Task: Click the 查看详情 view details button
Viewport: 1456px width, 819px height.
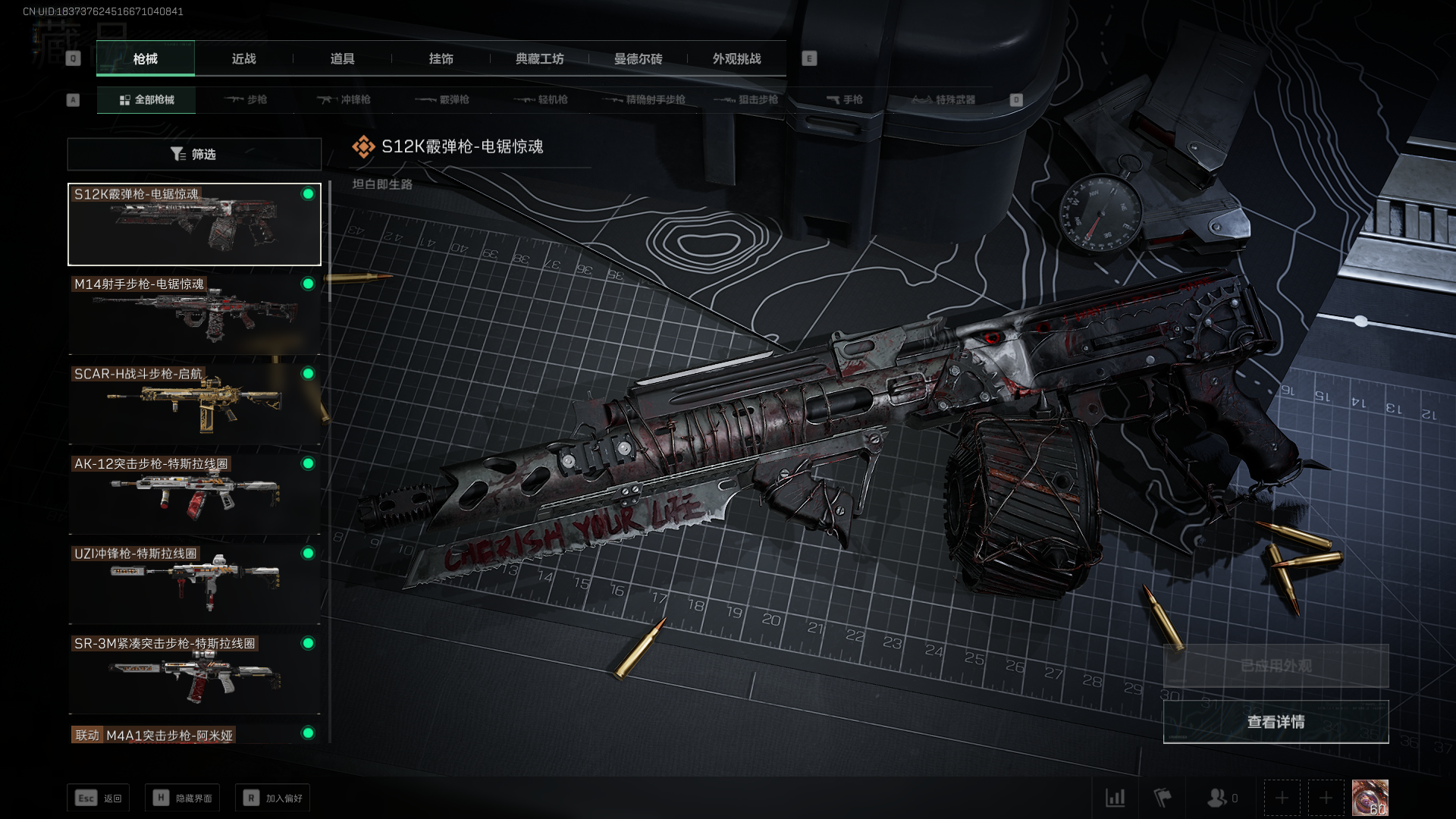Action: pyautogui.click(x=1276, y=722)
